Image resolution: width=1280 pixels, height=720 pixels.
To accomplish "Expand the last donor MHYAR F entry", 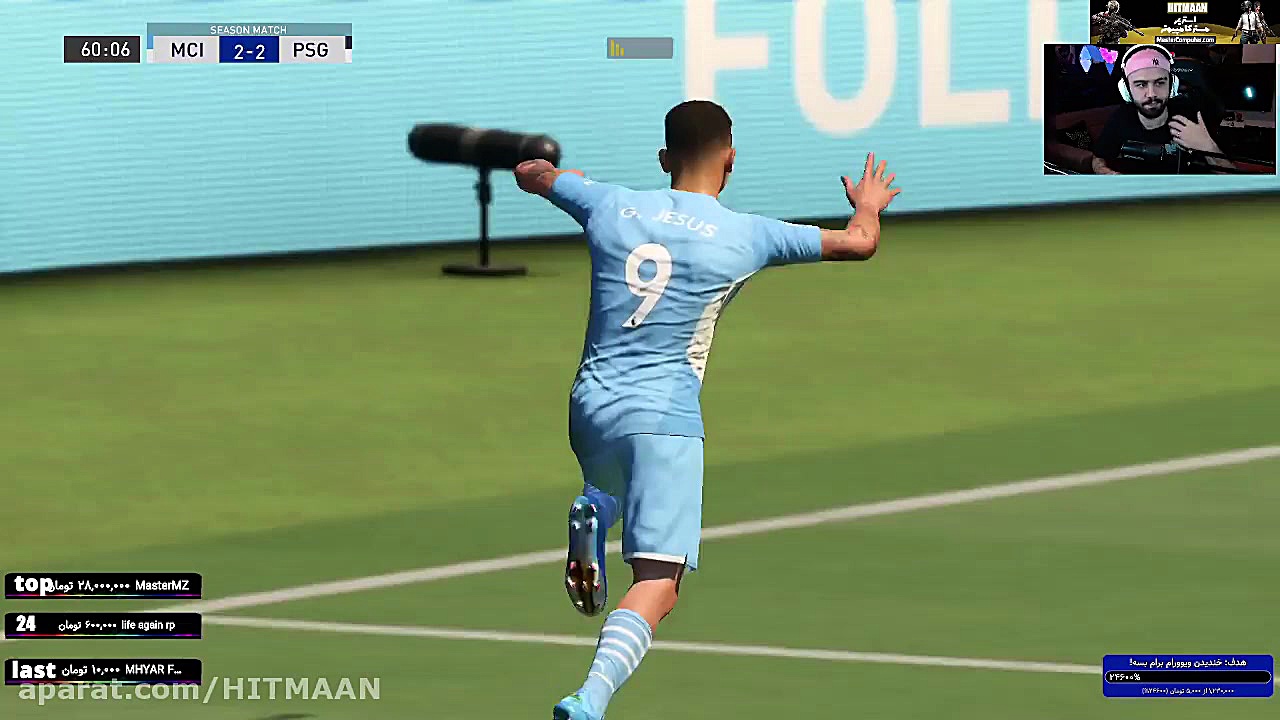I will pyautogui.click(x=100, y=670).
